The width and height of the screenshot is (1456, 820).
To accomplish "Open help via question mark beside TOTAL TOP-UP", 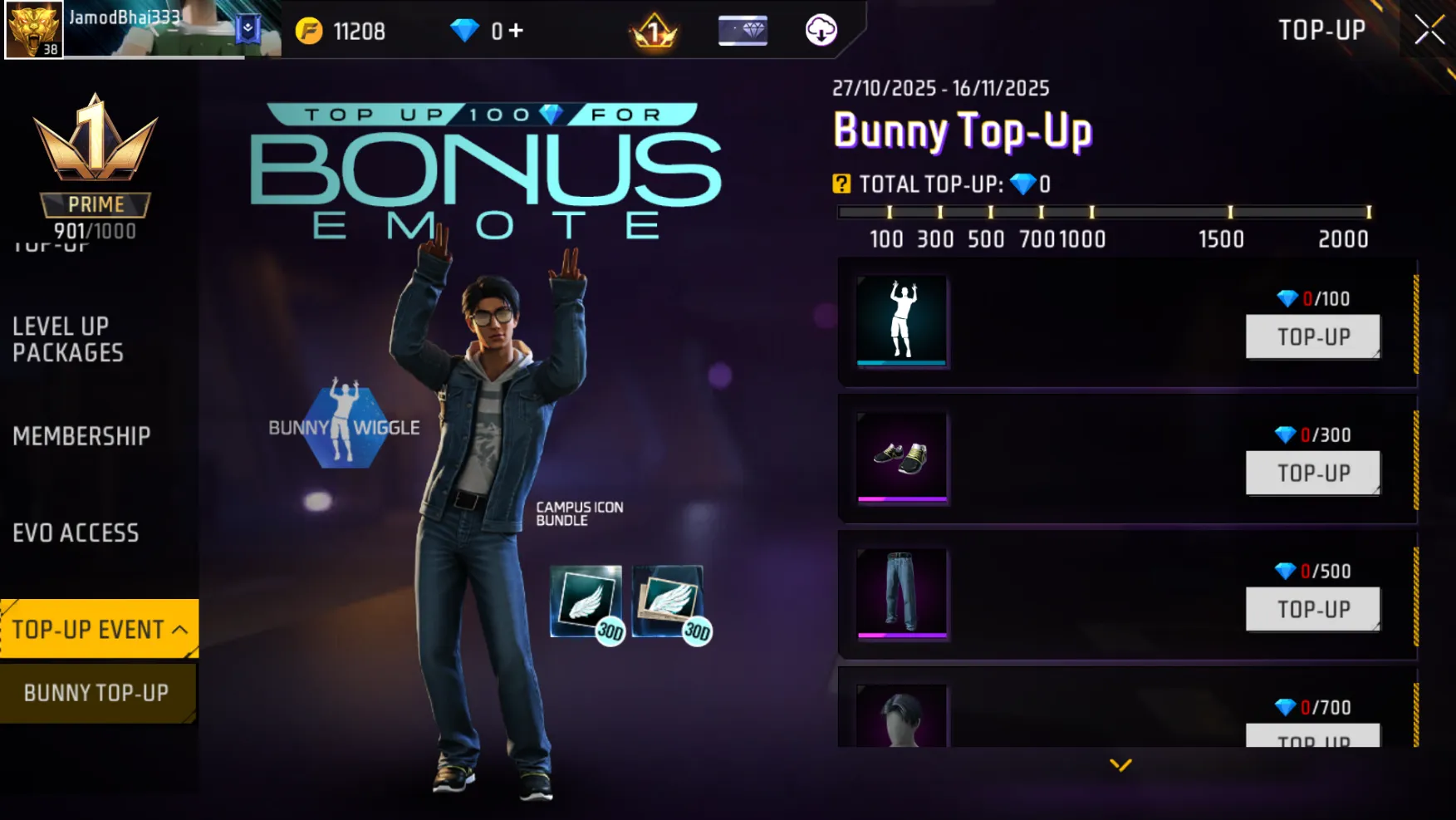I will coord(843,184).
